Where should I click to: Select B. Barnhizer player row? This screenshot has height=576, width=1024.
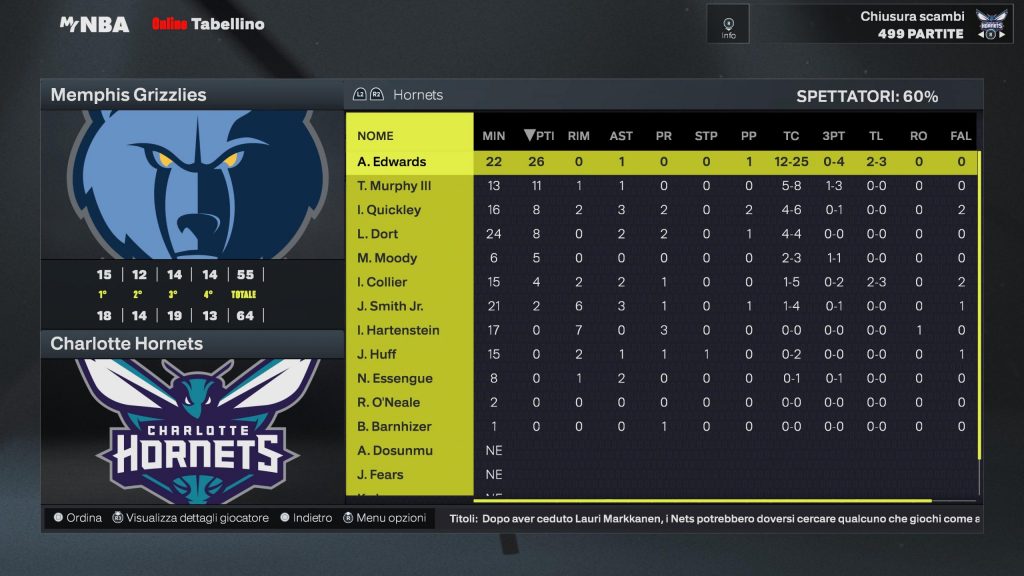click(x=394, y=426)
